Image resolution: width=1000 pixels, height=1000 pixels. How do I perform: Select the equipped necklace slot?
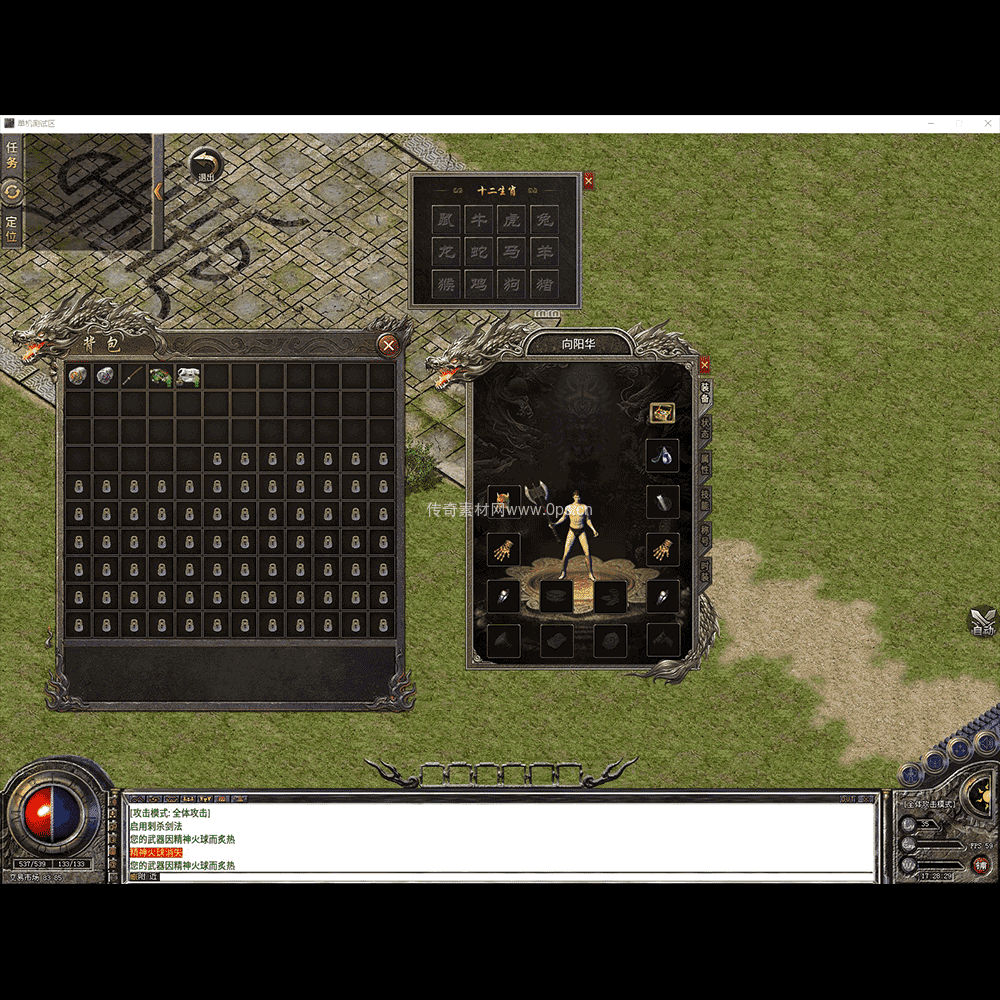coord(661,456)
